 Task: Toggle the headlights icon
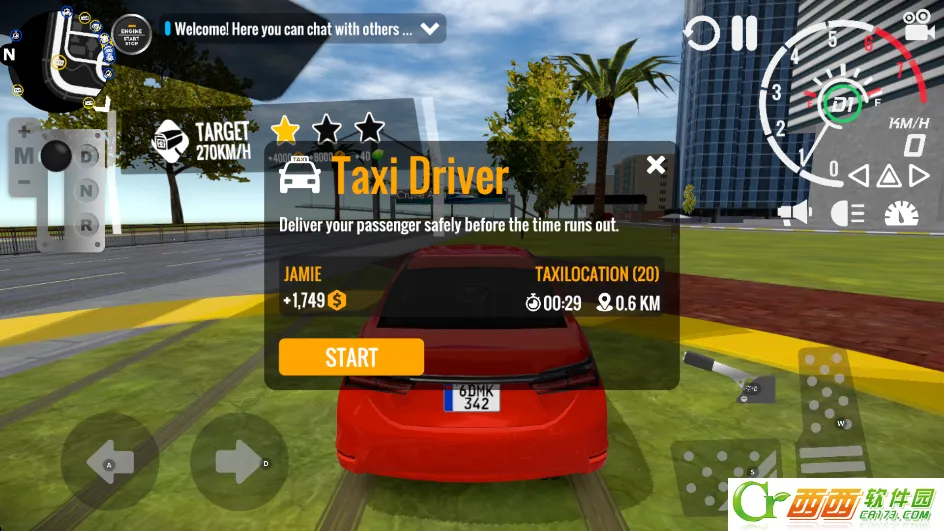(x=848, y=213)
